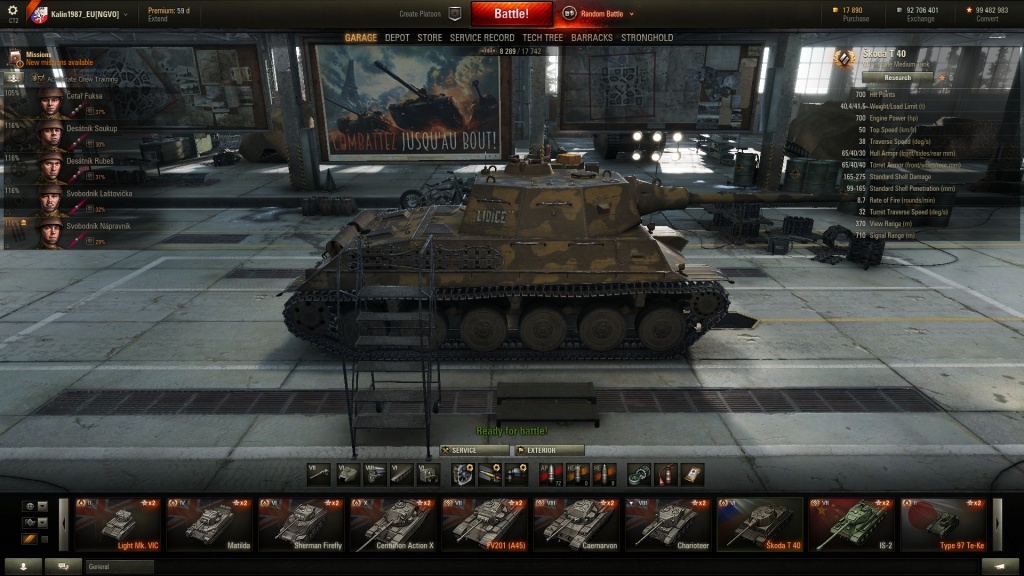Switch to the Depot tab
1024x576 pixels.
coord(397,38)
